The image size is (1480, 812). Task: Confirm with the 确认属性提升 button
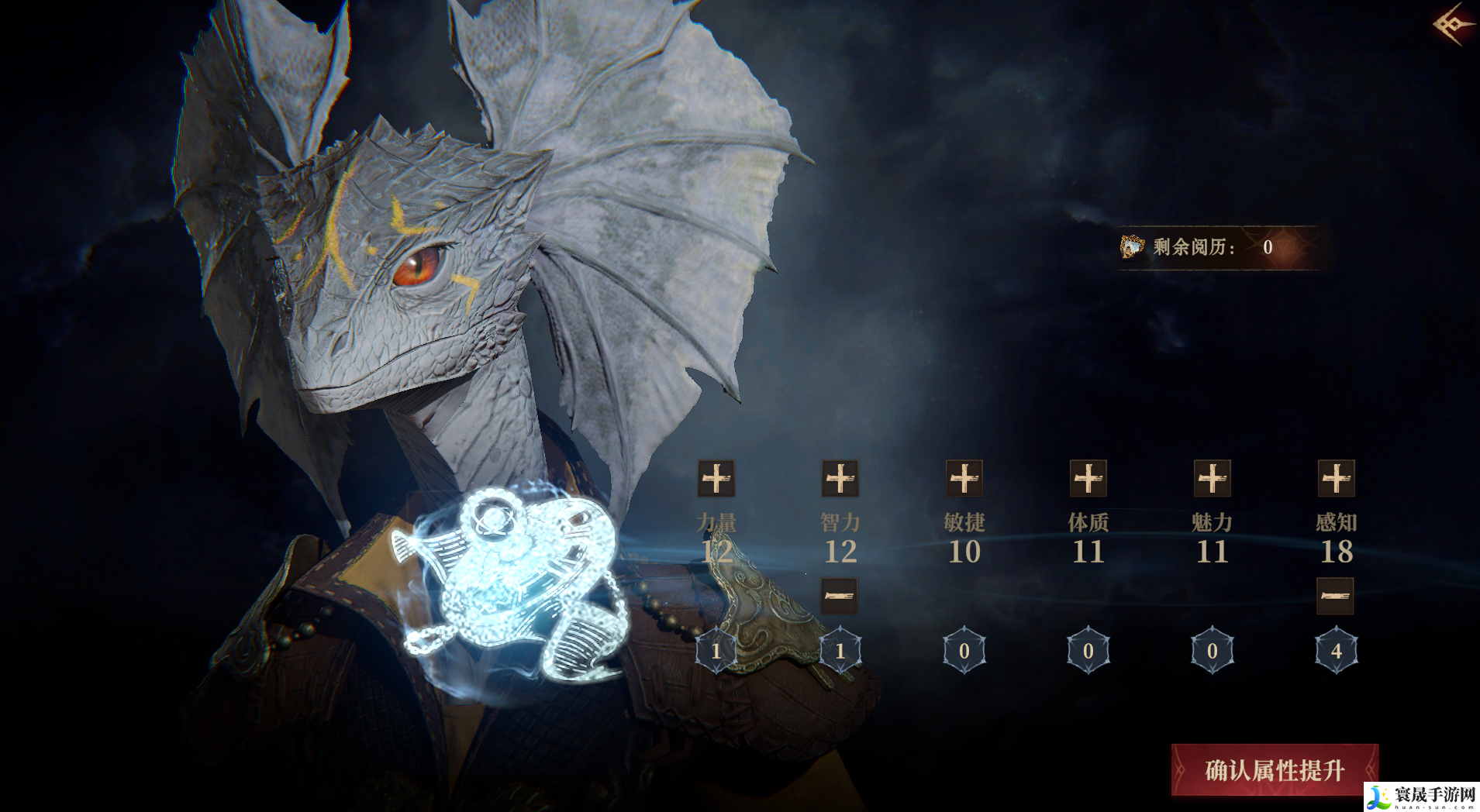pyautogui.click(x=1274, y=770)
